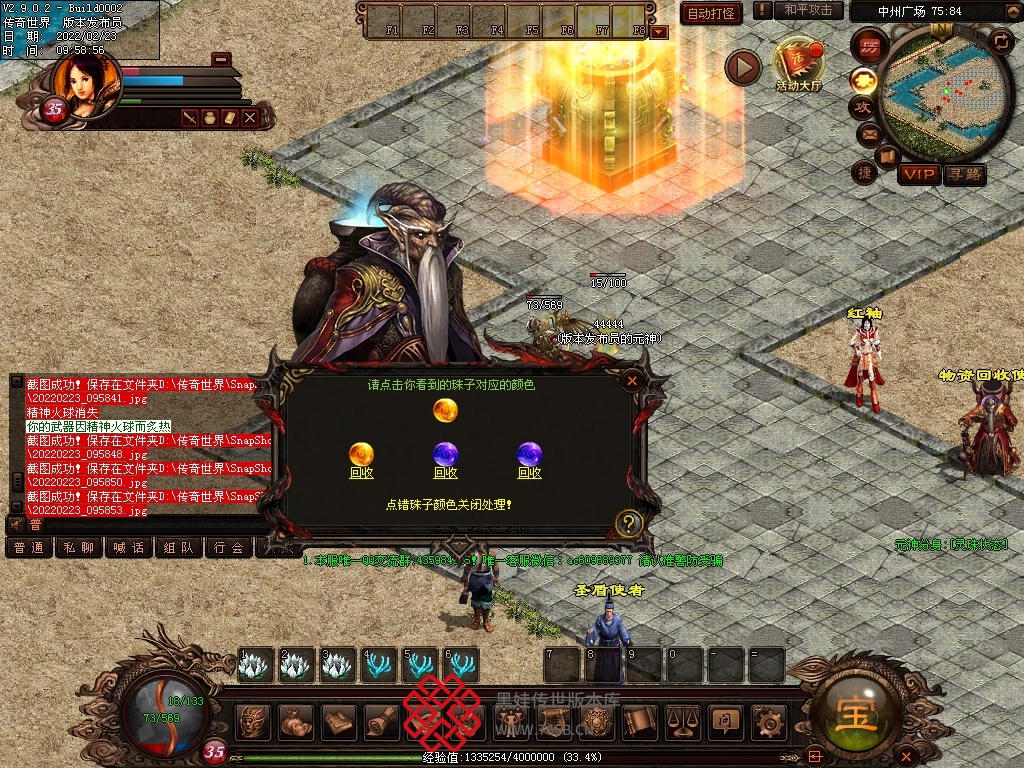Switch to the 组队 team chat tab

[x=179, y=547]
